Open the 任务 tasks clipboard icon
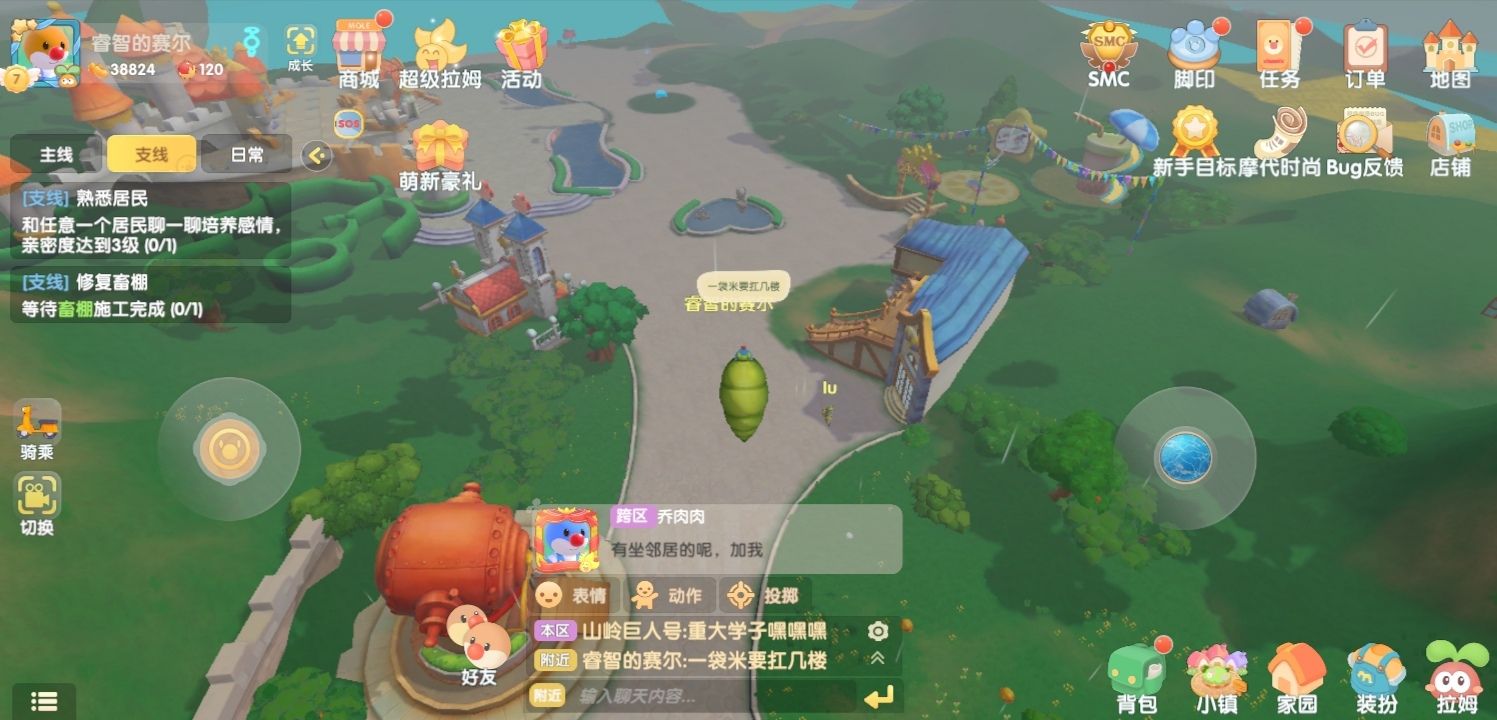Screen dimensions: 1497x720 pos(1278,45)
